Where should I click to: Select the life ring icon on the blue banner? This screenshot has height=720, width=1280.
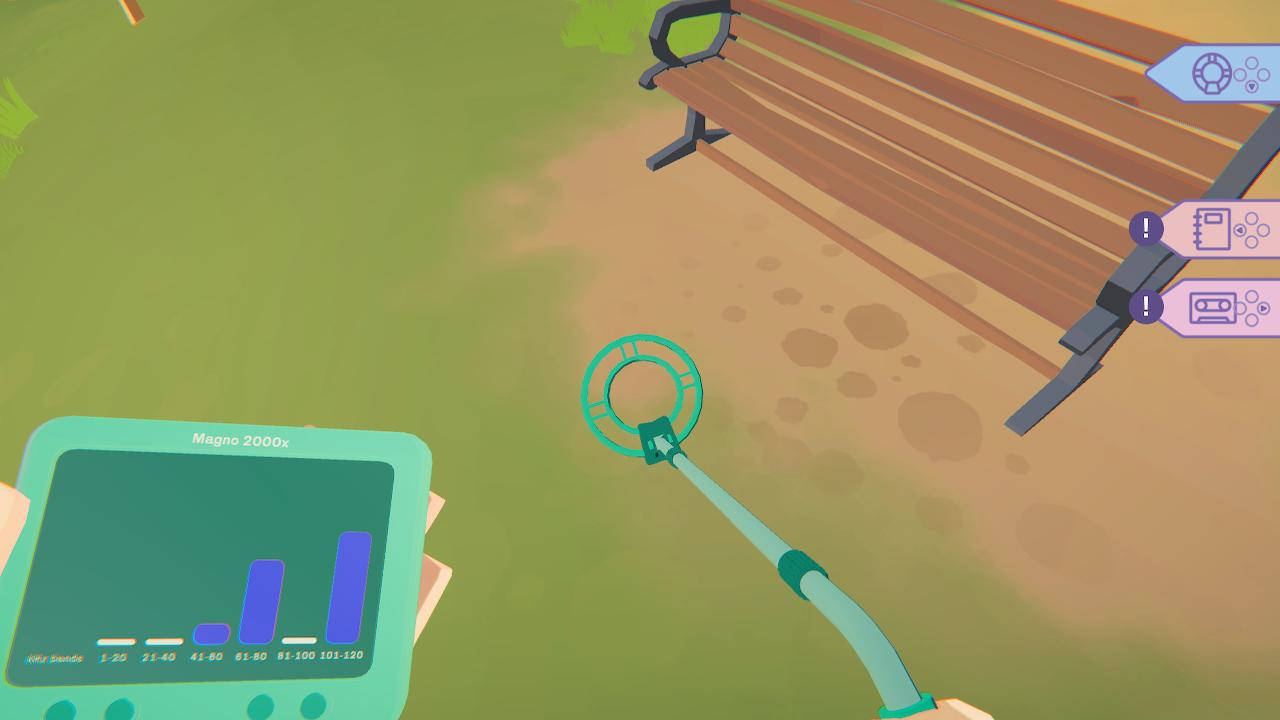coord(1211,72)
